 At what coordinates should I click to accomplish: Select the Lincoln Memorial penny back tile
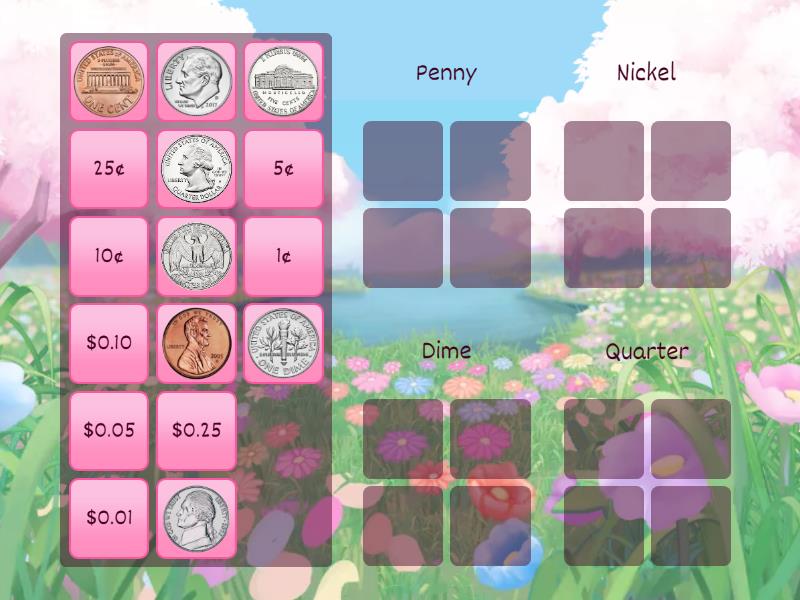[109, 81]
